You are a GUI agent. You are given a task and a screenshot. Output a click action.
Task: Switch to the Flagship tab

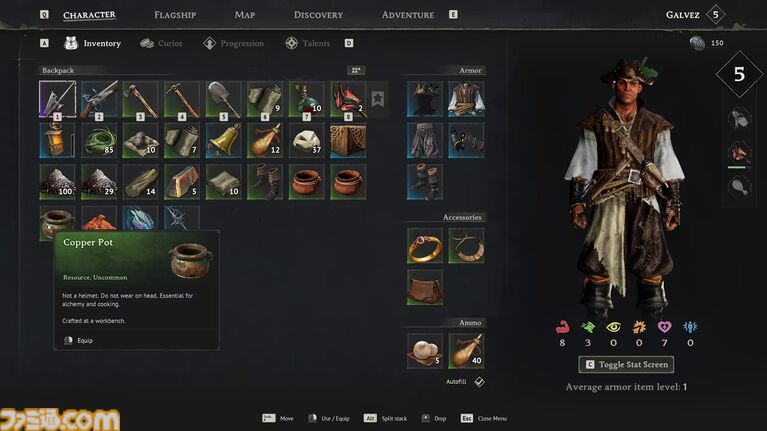coord(175,15)
